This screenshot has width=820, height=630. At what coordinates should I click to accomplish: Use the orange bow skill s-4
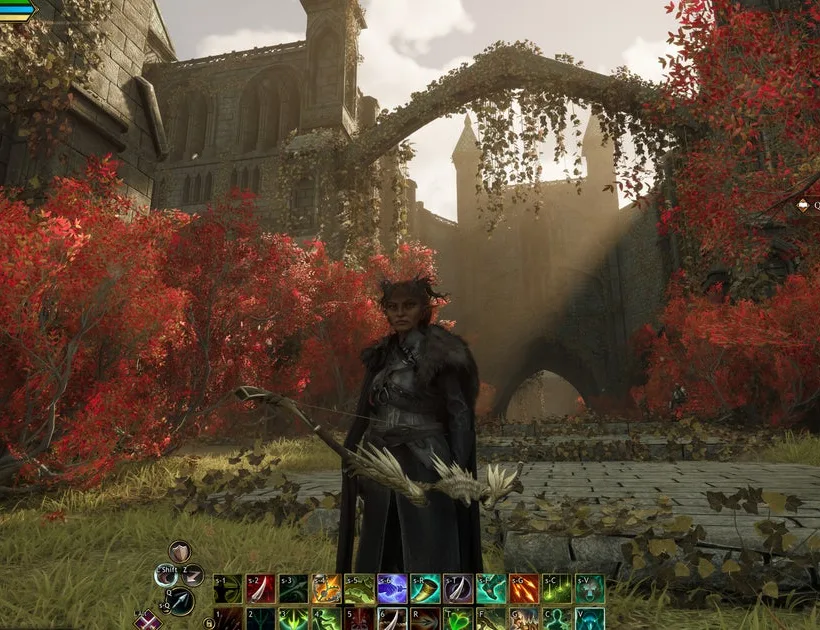coord(326,589)
